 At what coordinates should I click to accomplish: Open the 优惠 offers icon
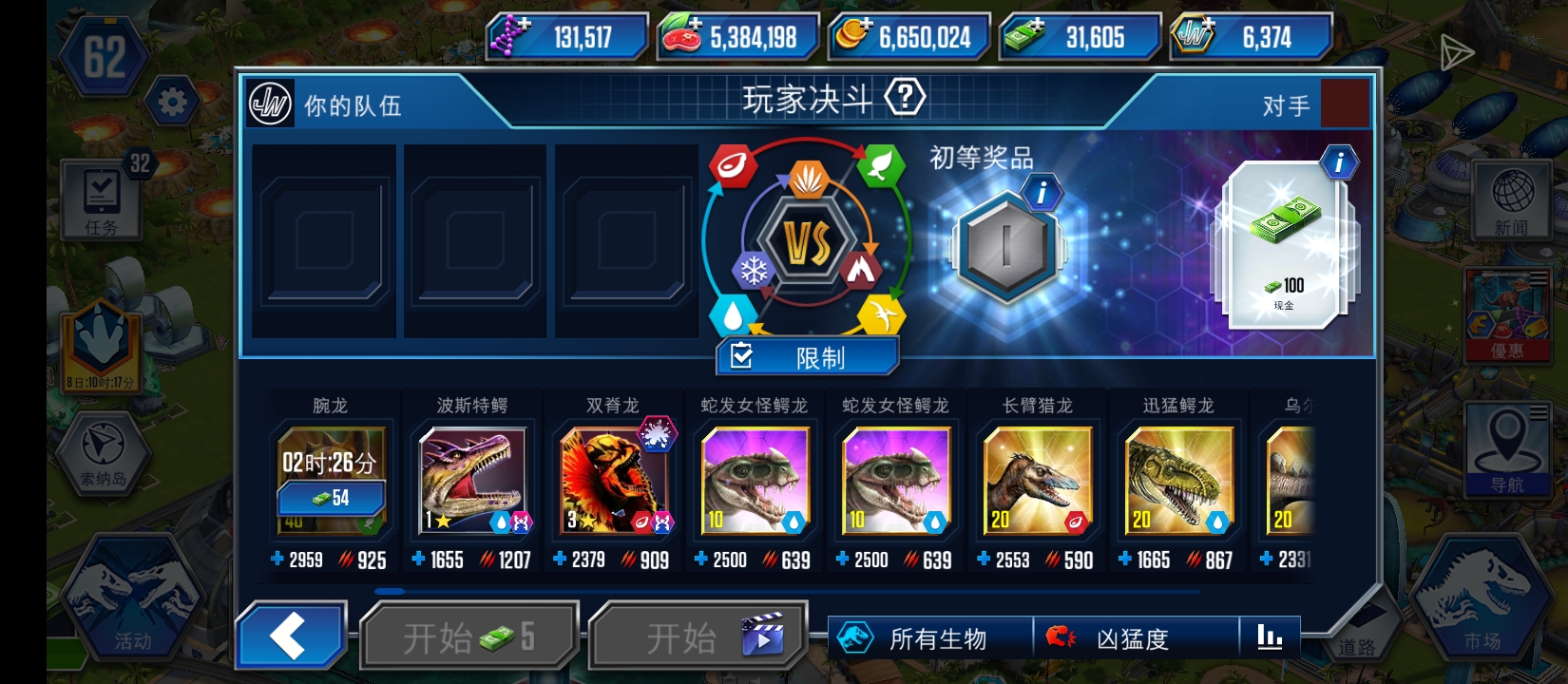[x=1509, y=313]
